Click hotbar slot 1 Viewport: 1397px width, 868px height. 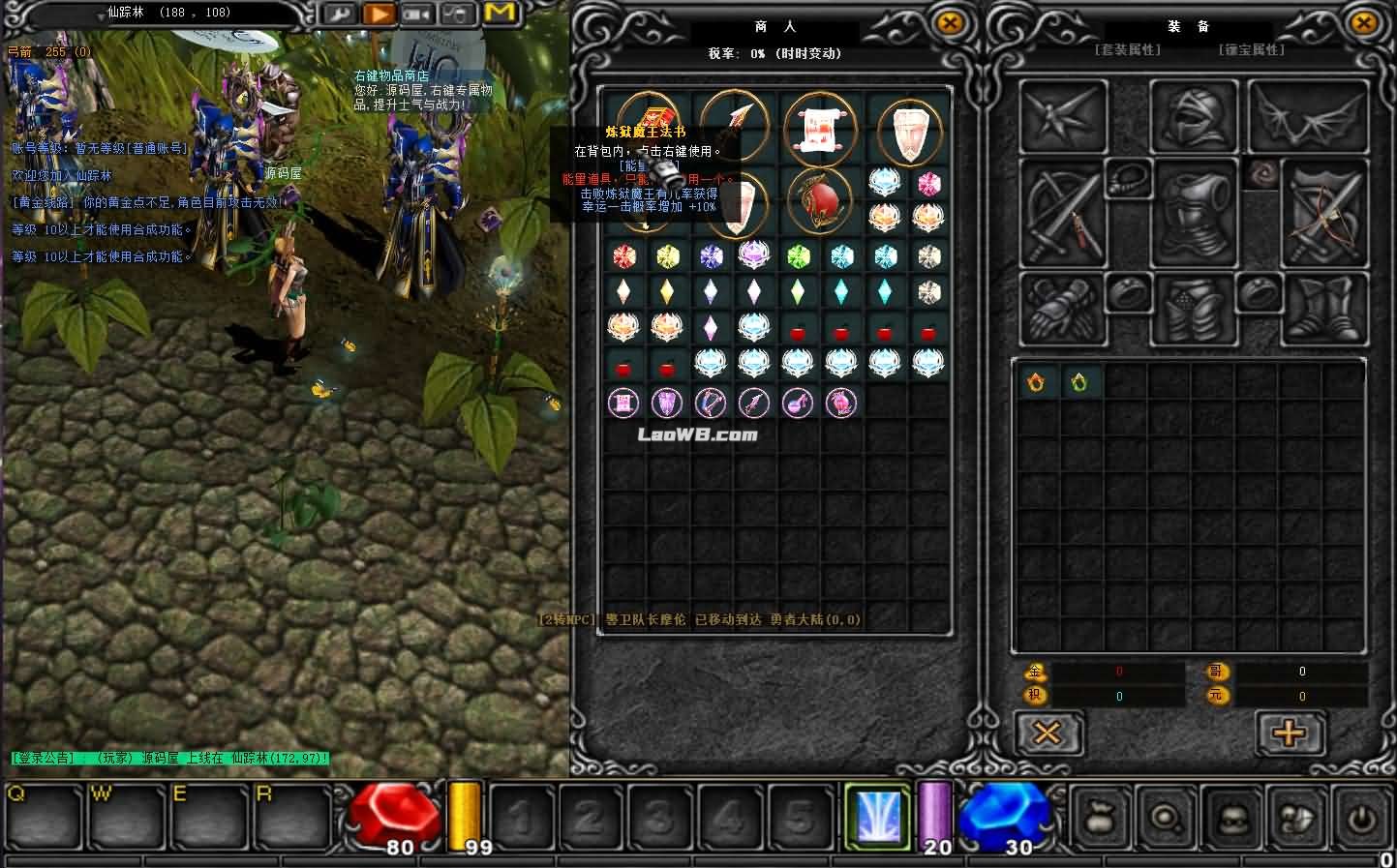point(523,816)
